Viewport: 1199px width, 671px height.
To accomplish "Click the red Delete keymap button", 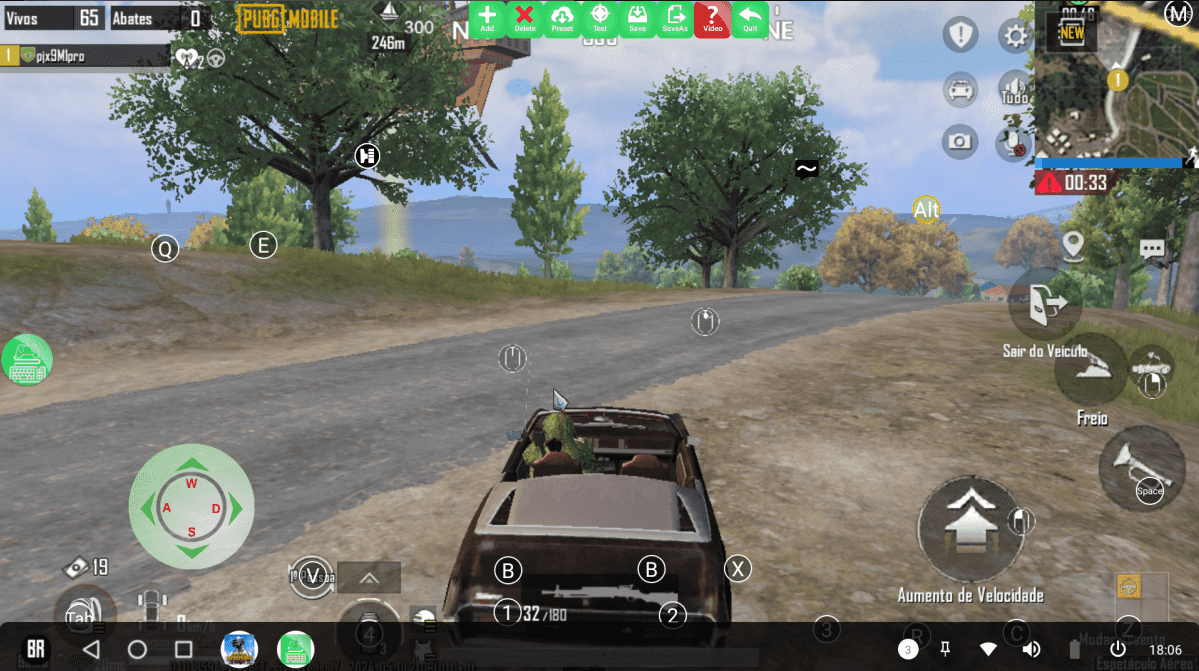I will (524, 19).
